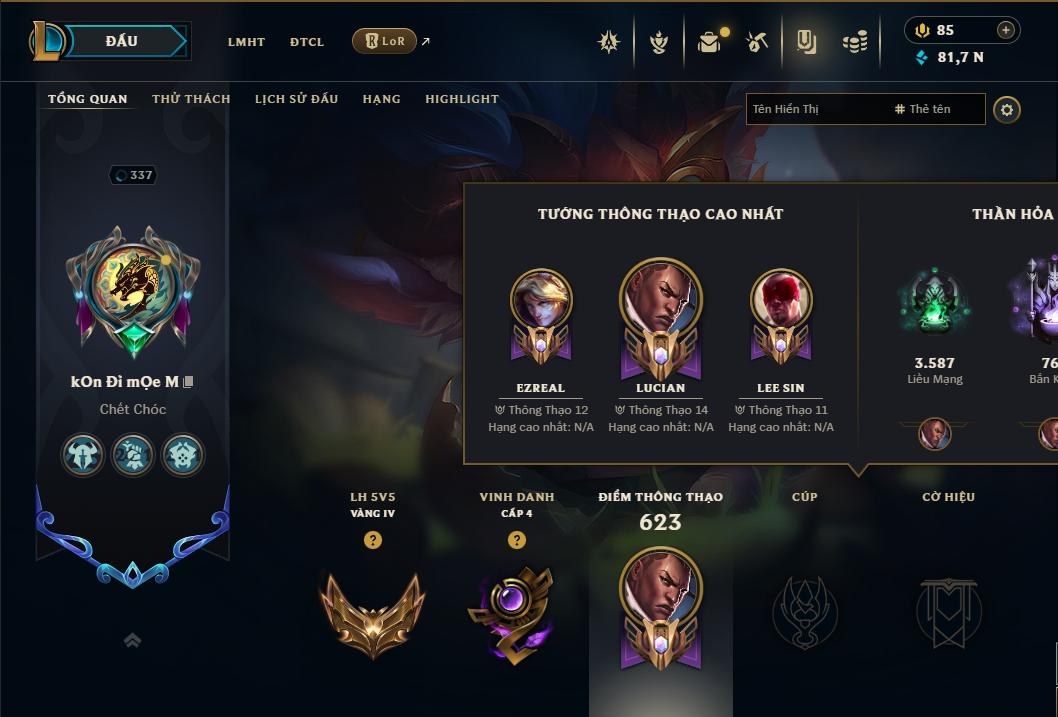The height and width of the screenshot is (717, 1058).
Task: Show the HIGHLIGHT tab
Action: tap(462, 99)
